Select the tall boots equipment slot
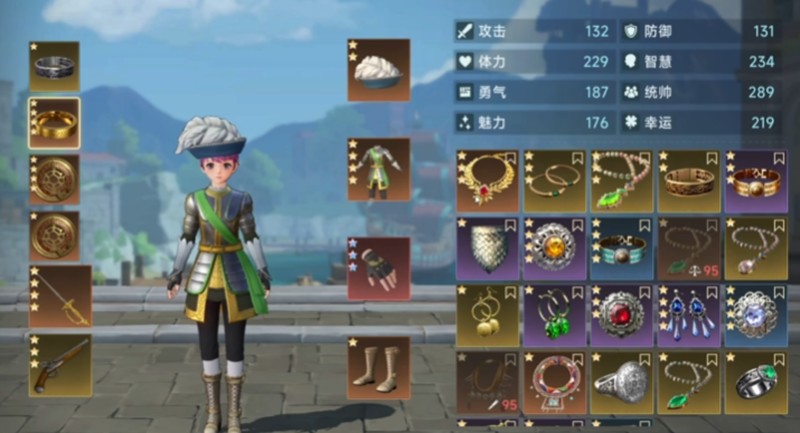The image size is (800, 433). (x=378, y=368)
